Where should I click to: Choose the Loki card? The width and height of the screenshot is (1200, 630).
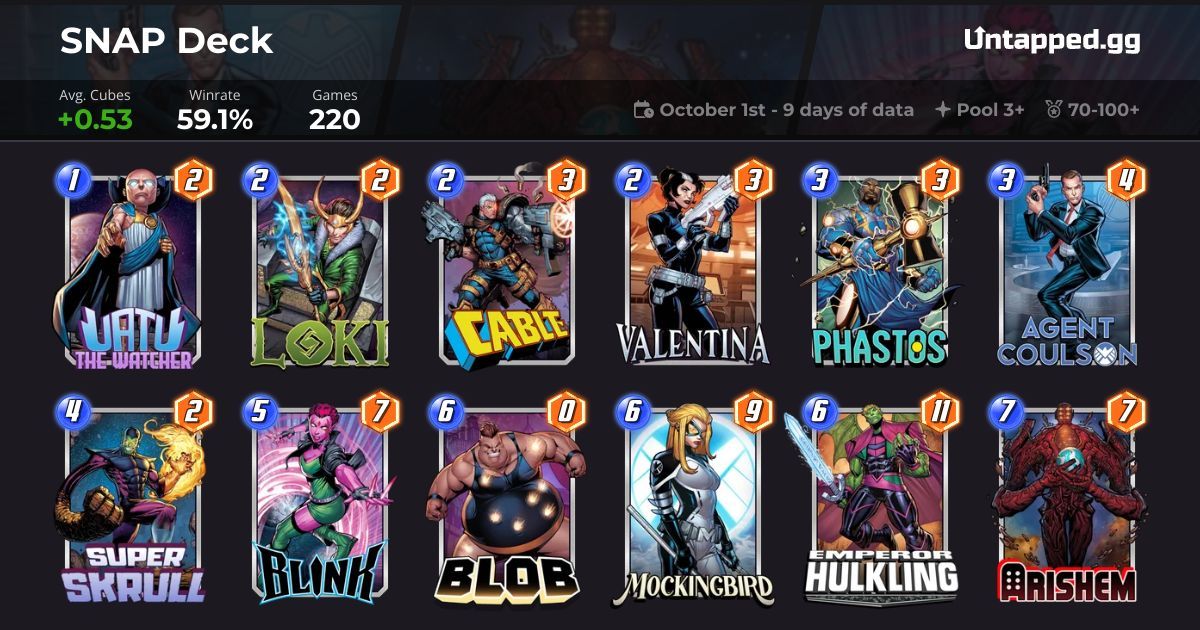pos(319,268)
